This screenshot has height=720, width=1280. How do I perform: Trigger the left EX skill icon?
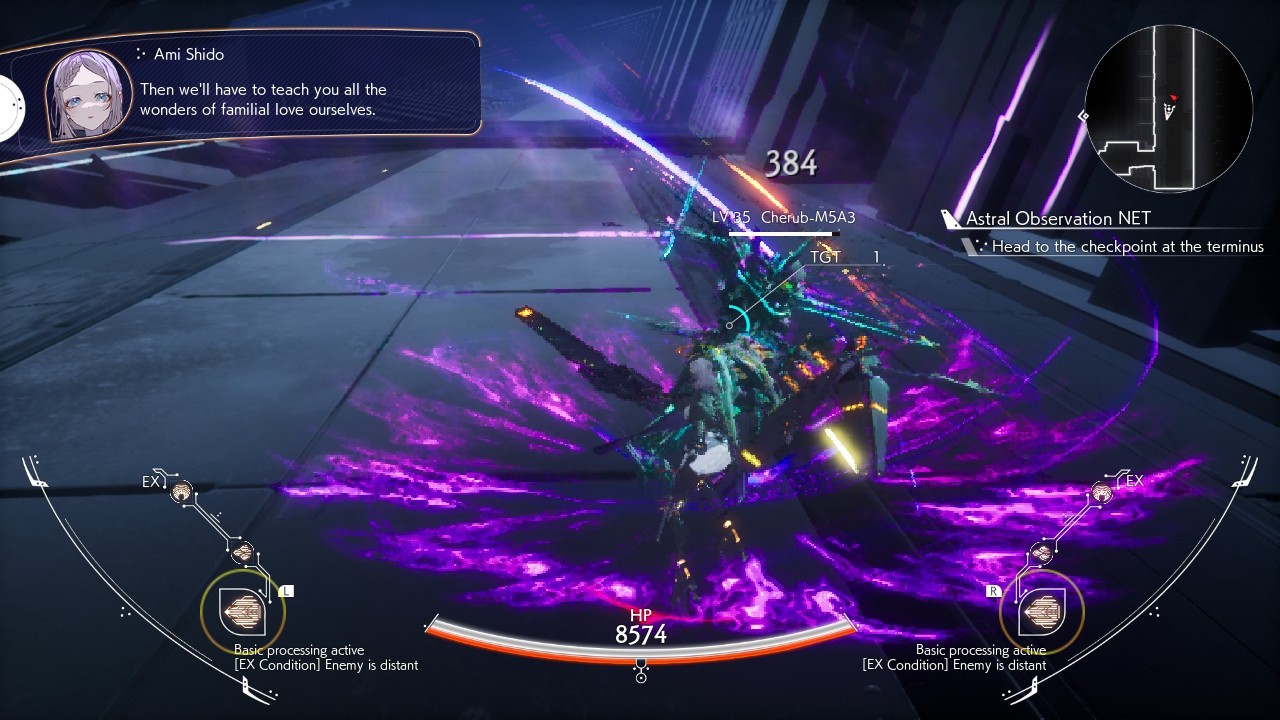click(x=181, y=491)
